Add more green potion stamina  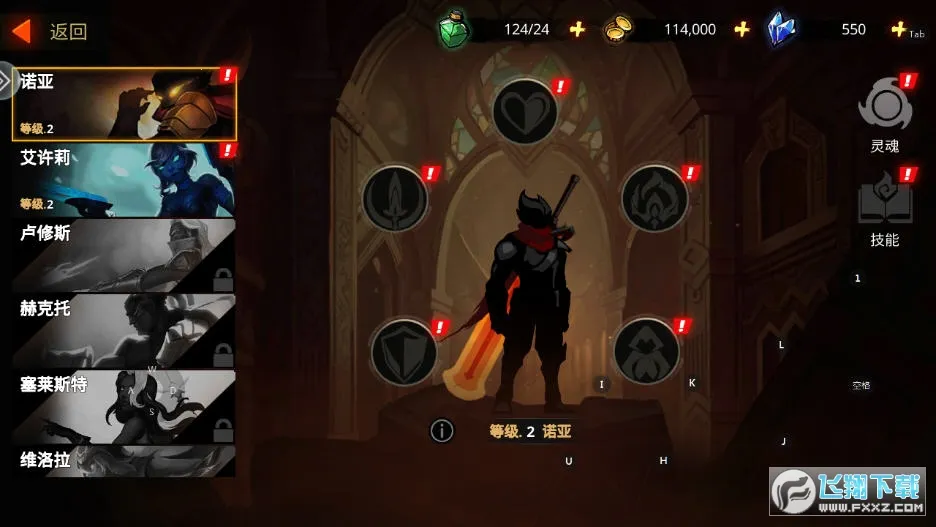[577, 29]
